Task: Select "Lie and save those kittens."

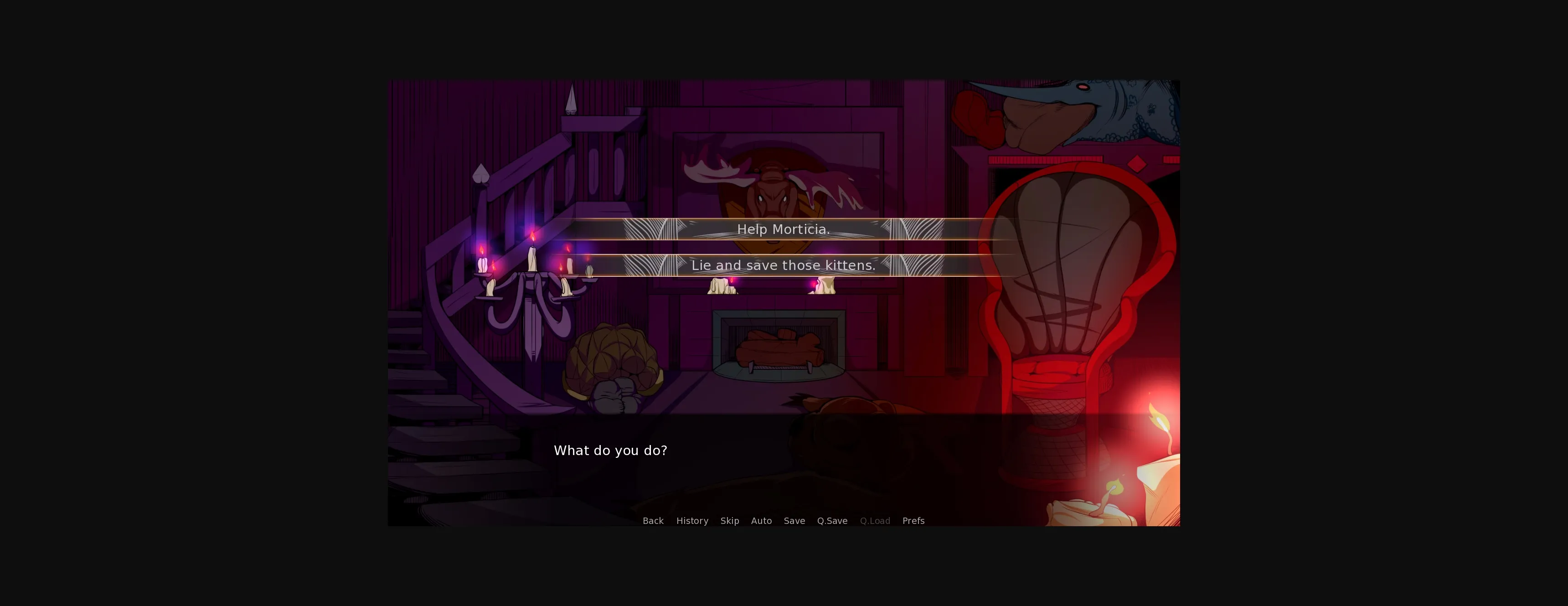Action: [x=784, y=265]
